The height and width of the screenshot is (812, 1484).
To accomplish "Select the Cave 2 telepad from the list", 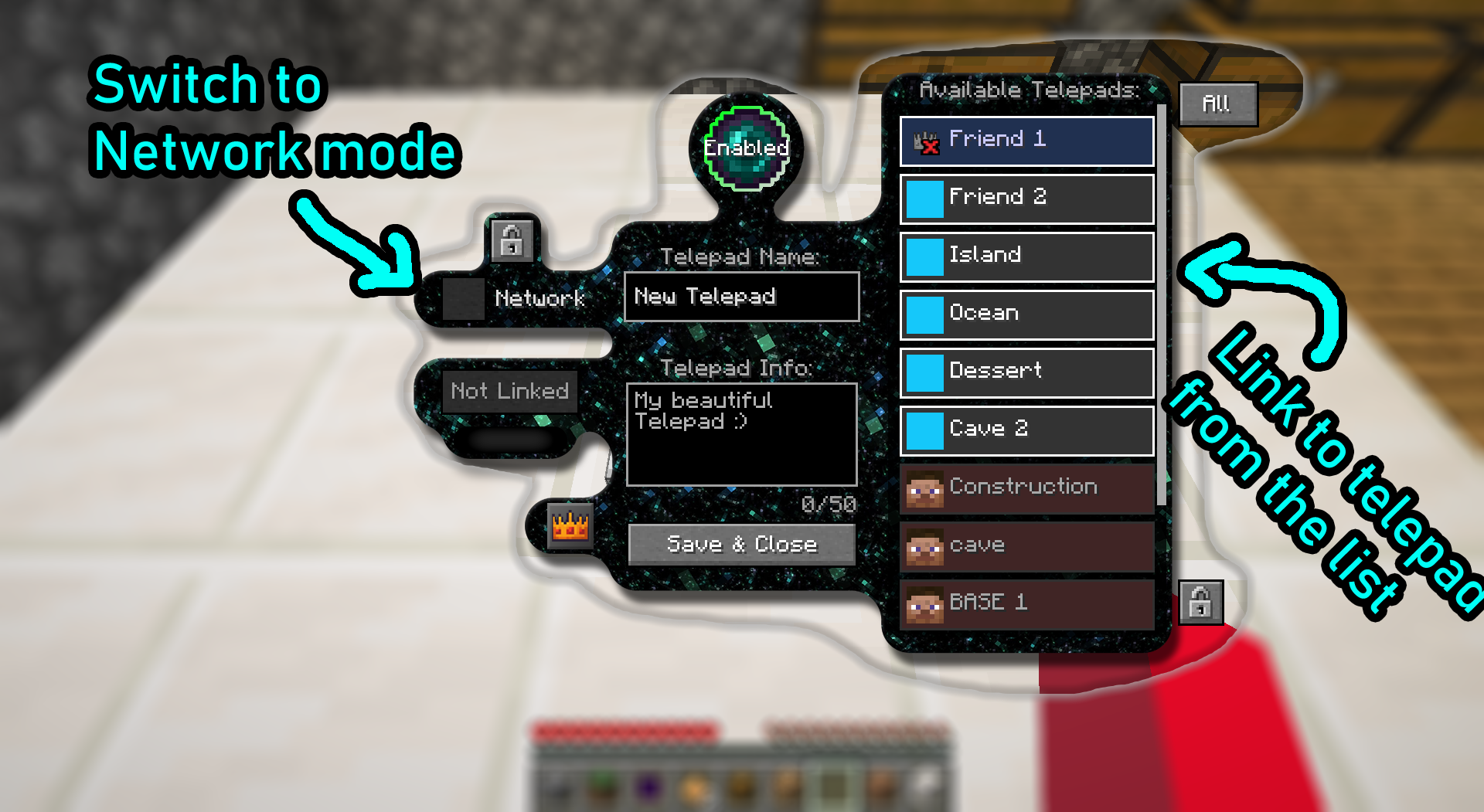I will click(1026, 430).
